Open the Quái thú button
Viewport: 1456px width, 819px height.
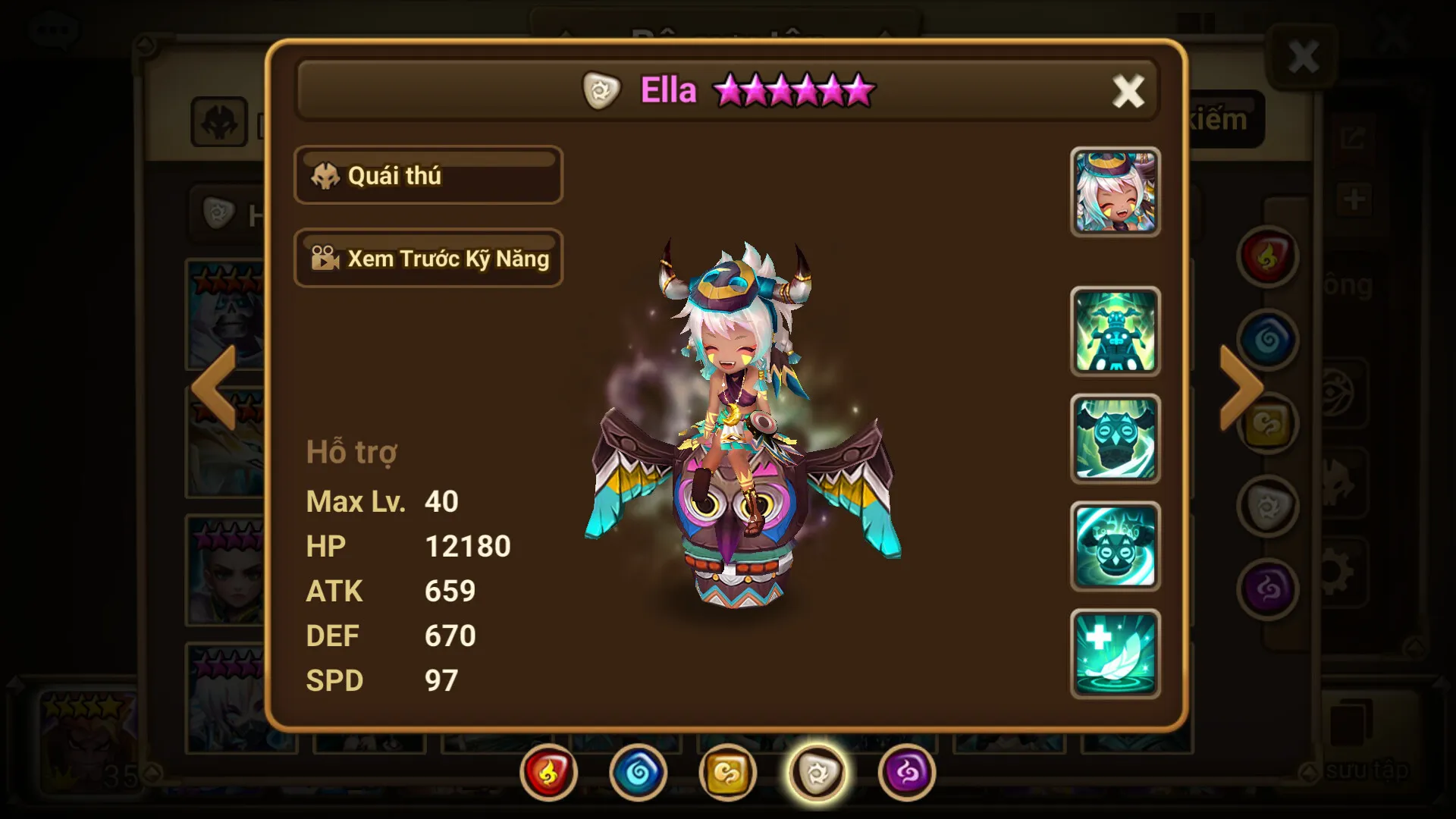point(428,175)
